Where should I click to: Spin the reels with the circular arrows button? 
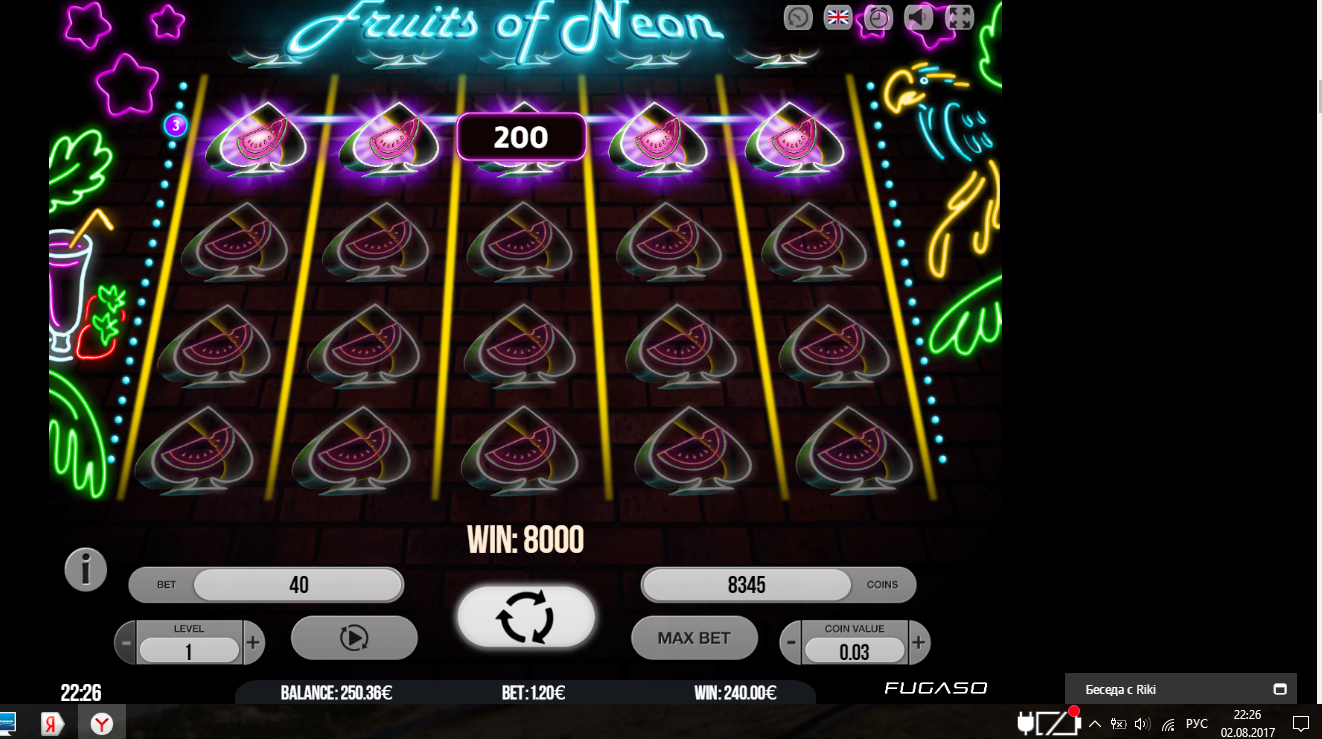click(x=526, y=616)
